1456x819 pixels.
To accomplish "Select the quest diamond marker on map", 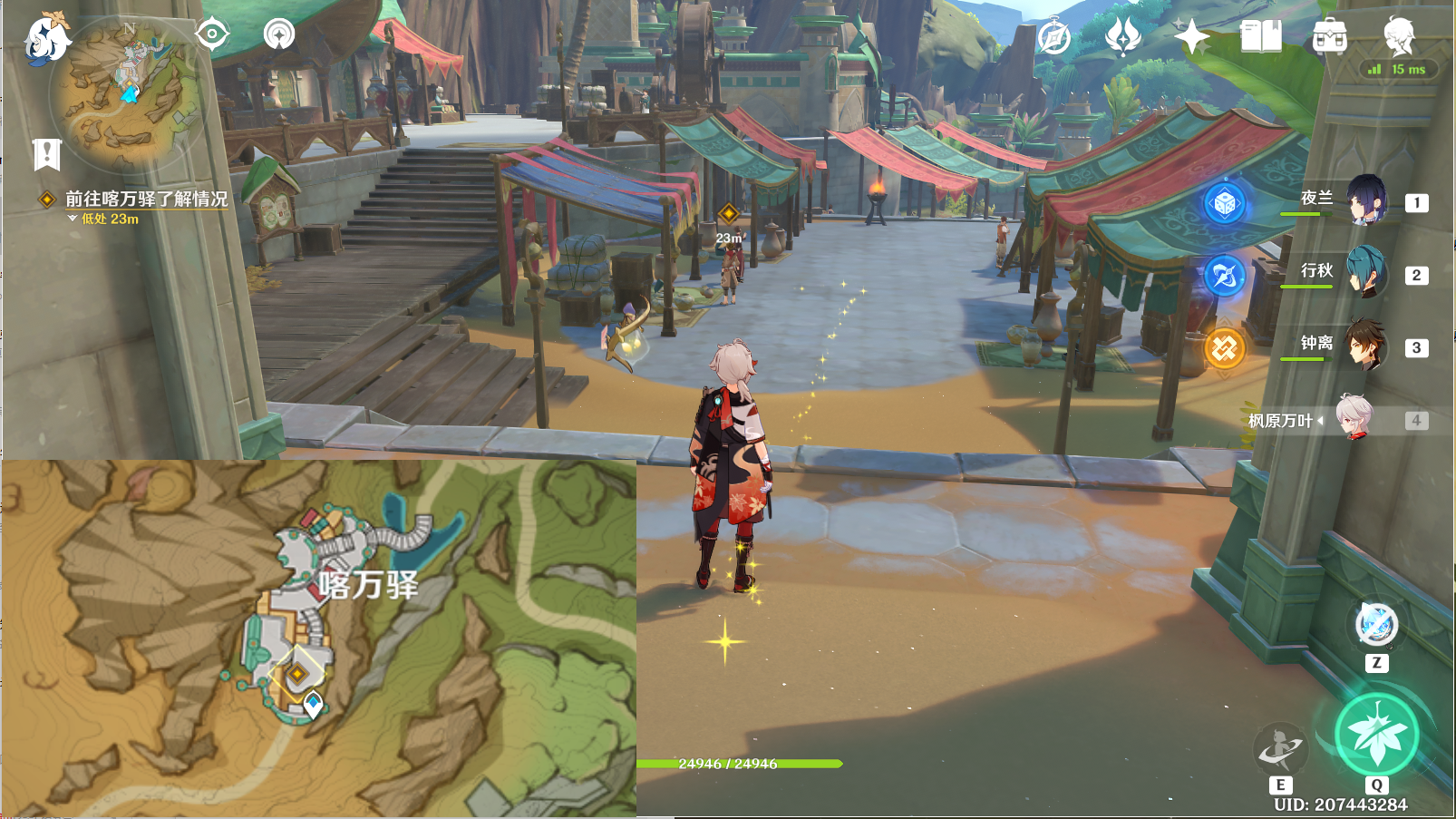I will click(x=297, y=673).
